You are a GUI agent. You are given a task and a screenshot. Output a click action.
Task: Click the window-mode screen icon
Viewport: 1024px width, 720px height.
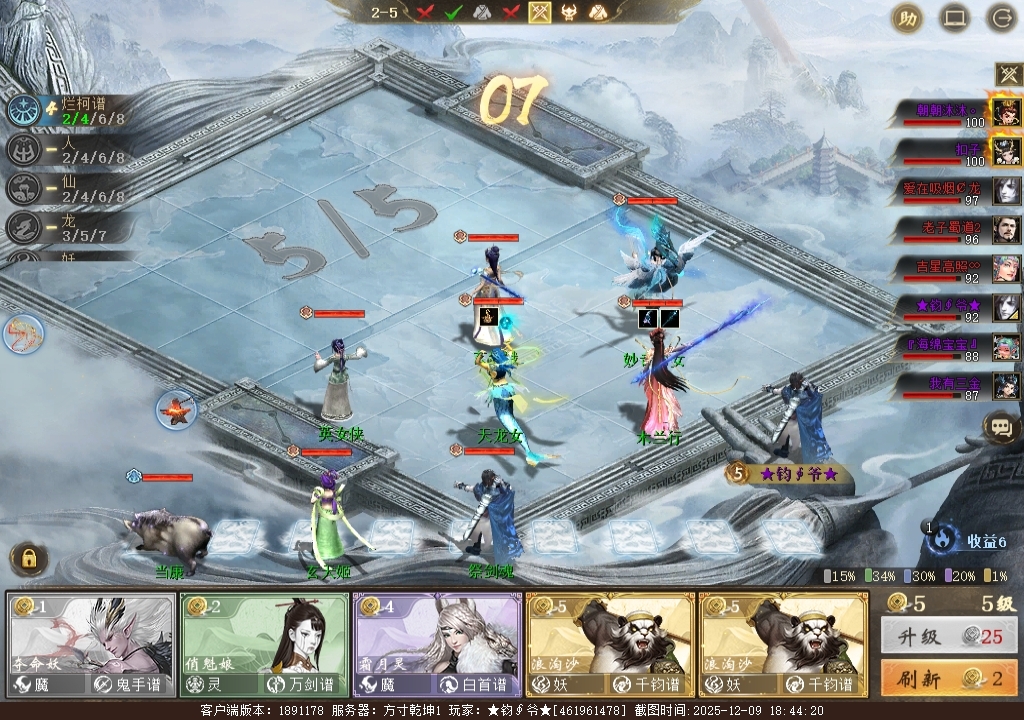[x=954, y=18]
